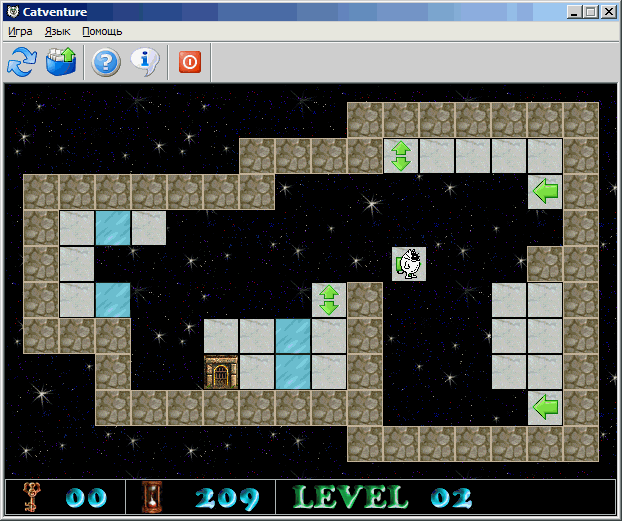Screen dimensions: 622x521
Task: Show help with question mark icon
Action: pyautogui.click(x=106, y=62)
